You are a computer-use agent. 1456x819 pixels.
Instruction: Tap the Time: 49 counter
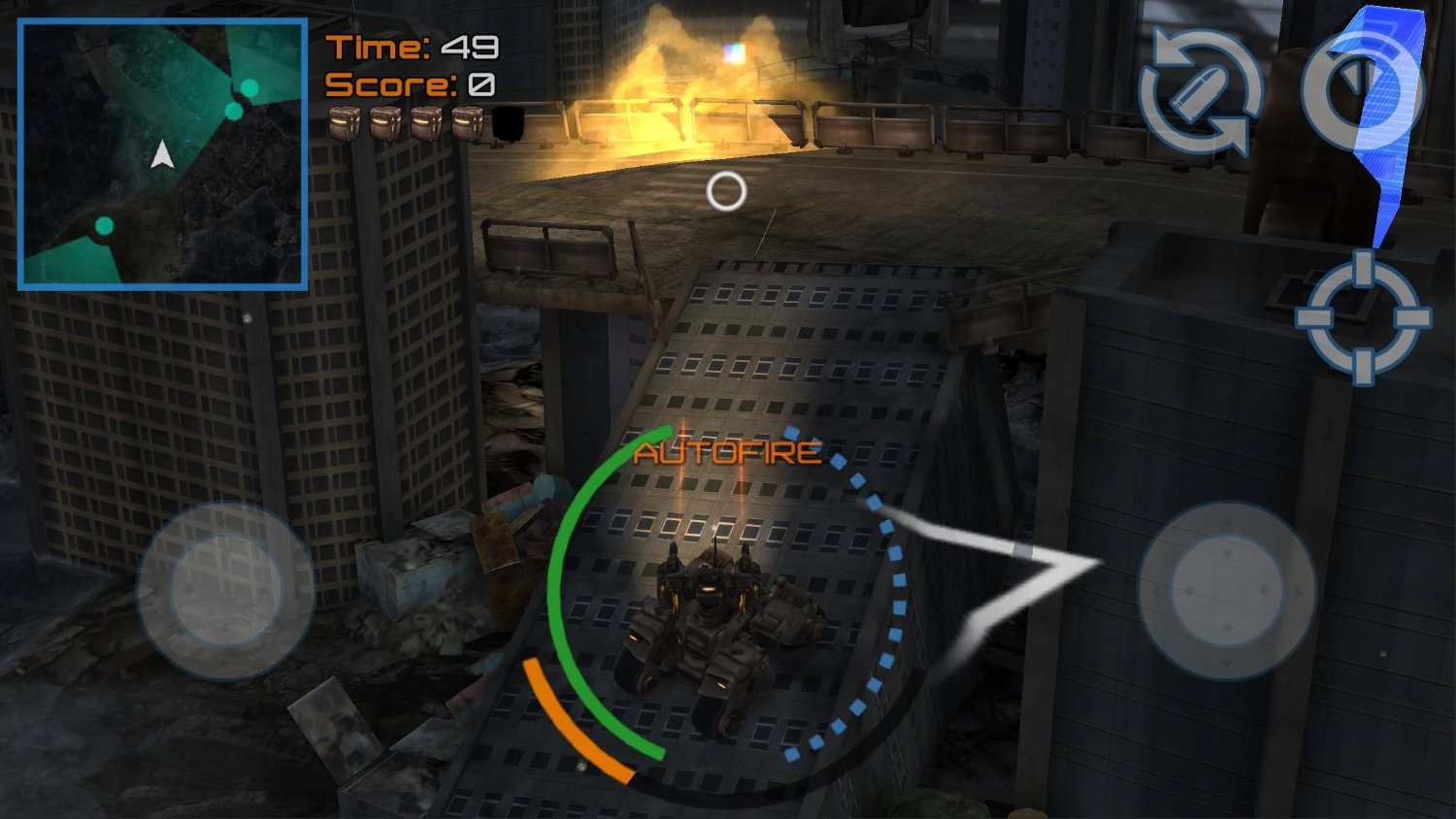tap(410, 46)
